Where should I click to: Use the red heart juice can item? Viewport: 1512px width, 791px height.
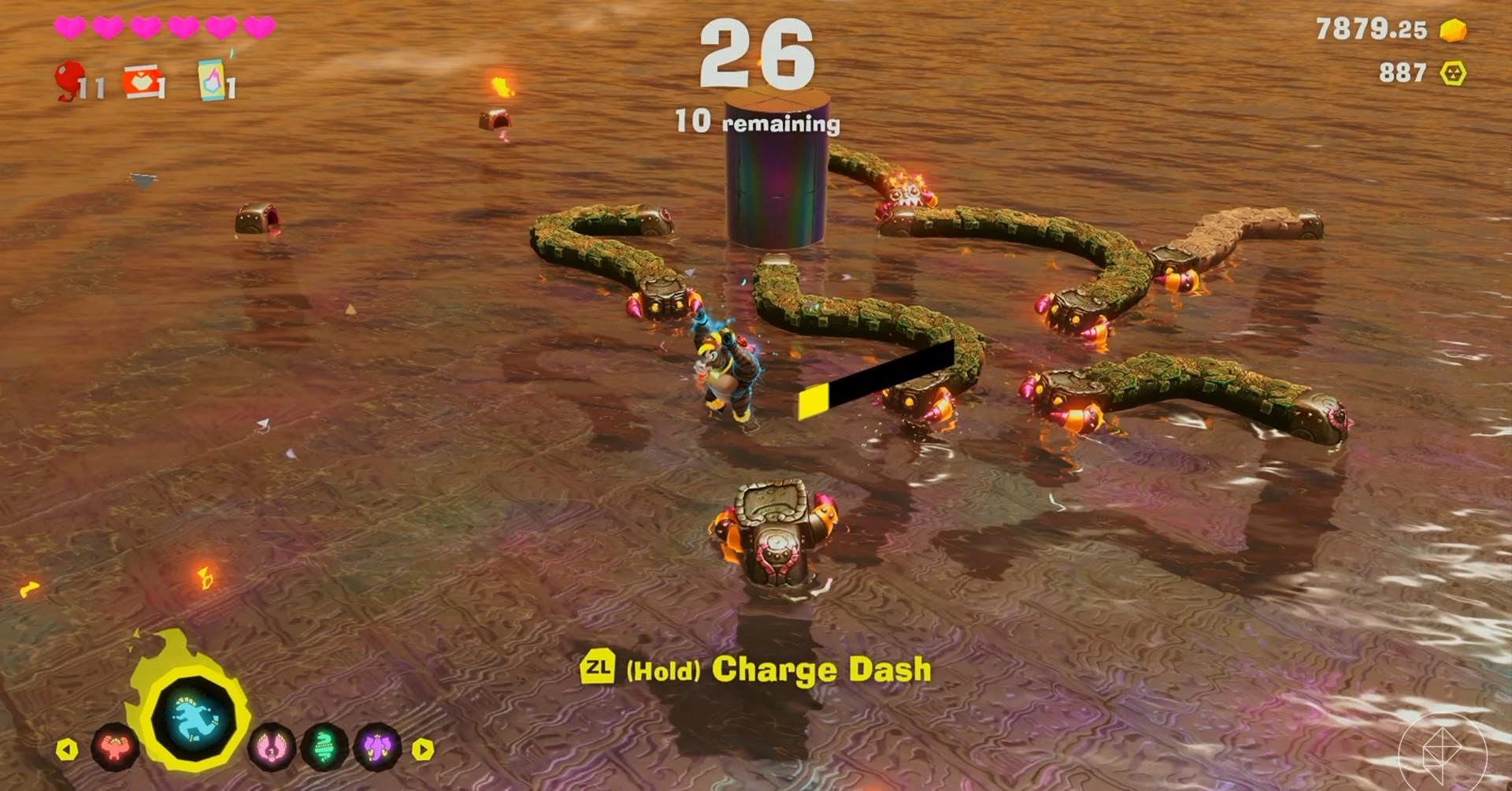point(144,82)
